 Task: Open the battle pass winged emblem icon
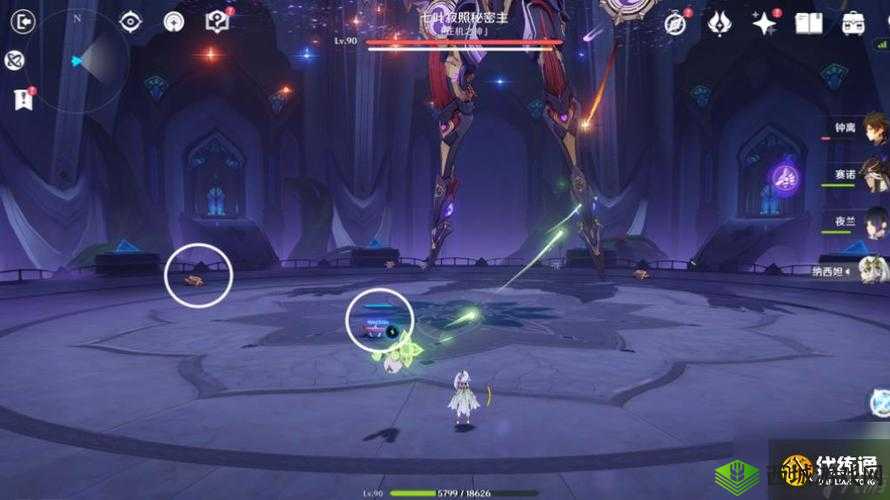(719, 23)
